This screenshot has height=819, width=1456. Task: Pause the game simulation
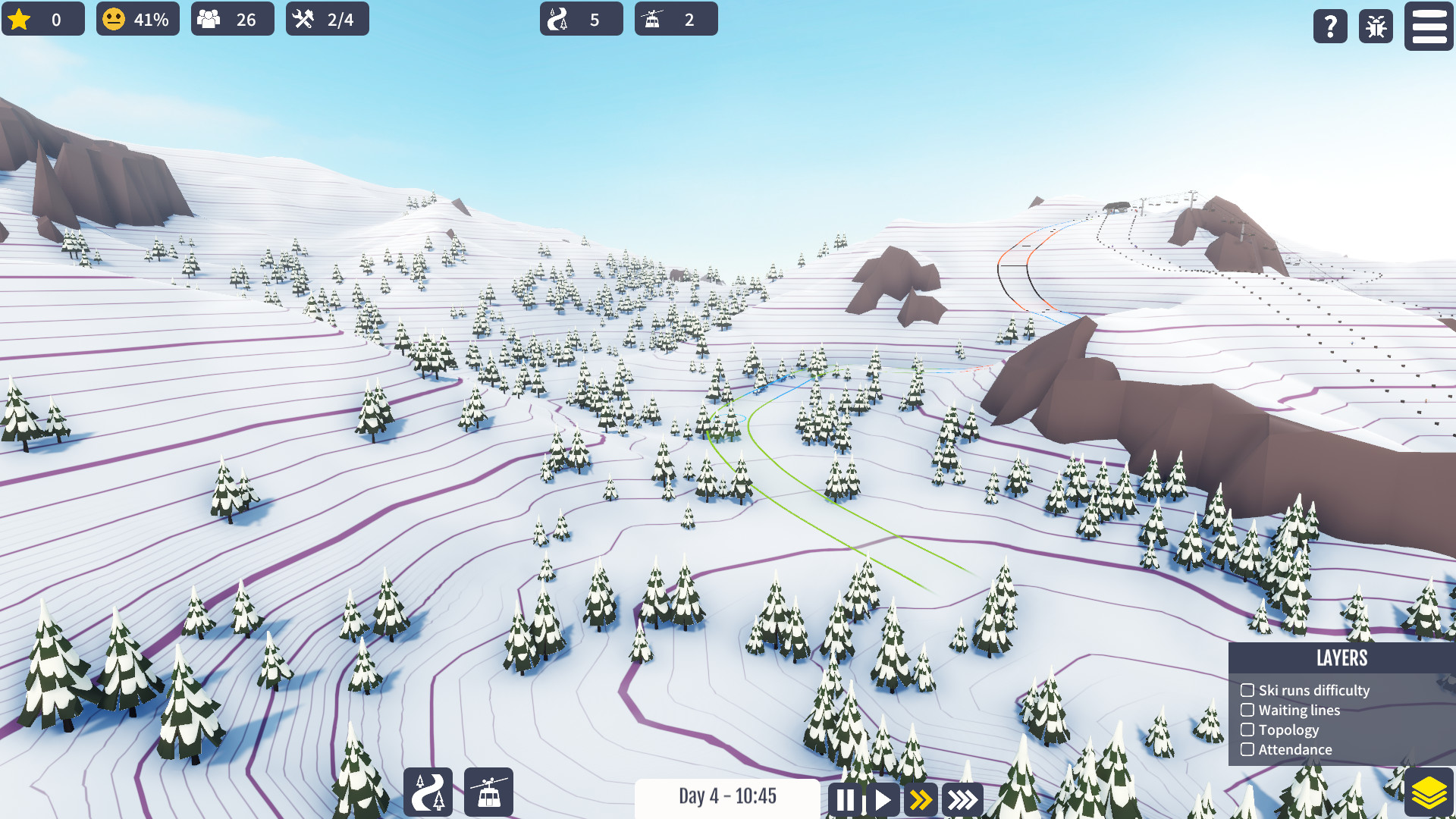(847, 799)
